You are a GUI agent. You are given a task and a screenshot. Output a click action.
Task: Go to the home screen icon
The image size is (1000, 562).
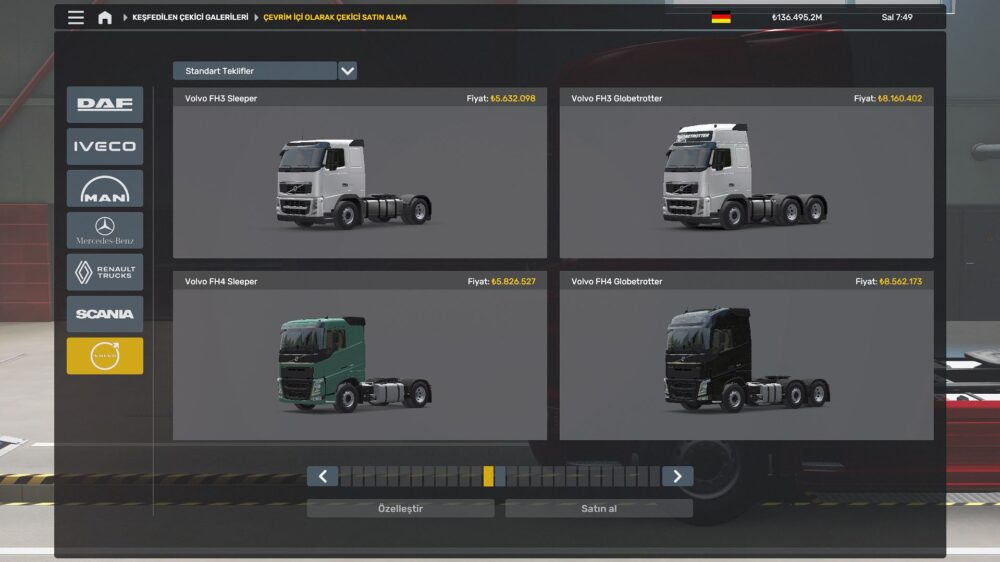tap(105, 17)
